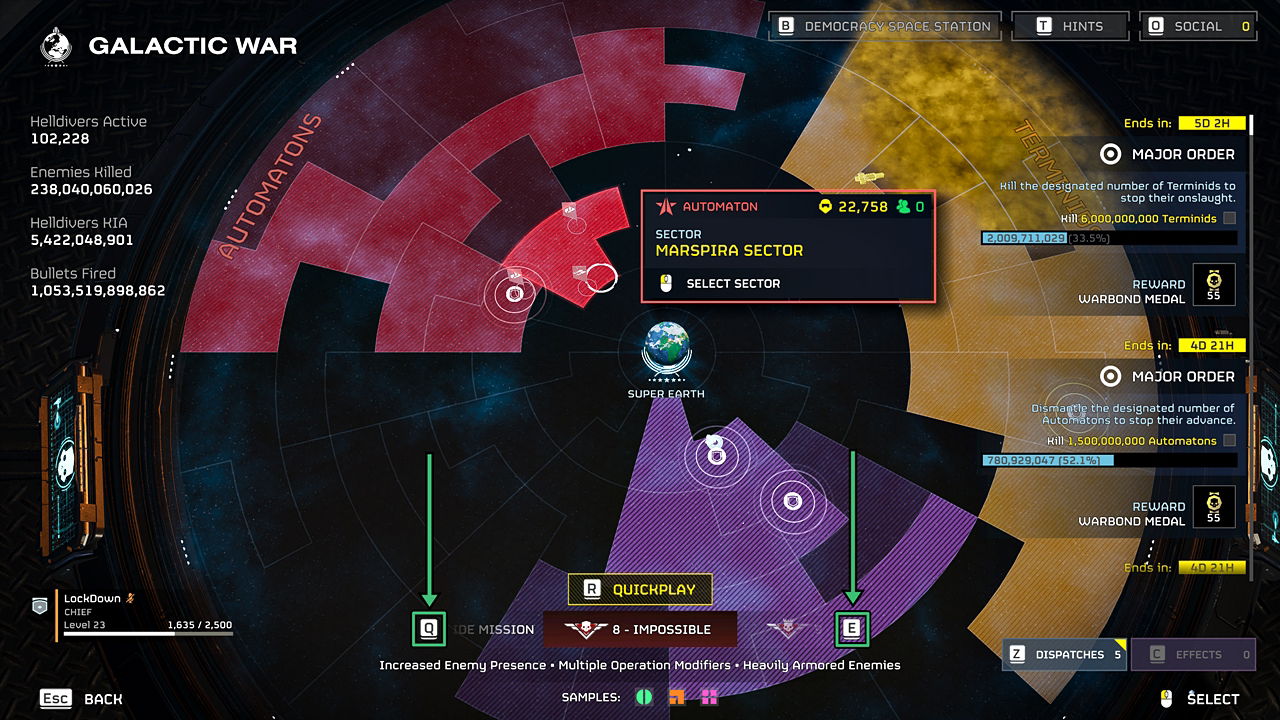Start a Quickplay match
This screenshot has height=720, width=1280.
[x=639, y=590]
